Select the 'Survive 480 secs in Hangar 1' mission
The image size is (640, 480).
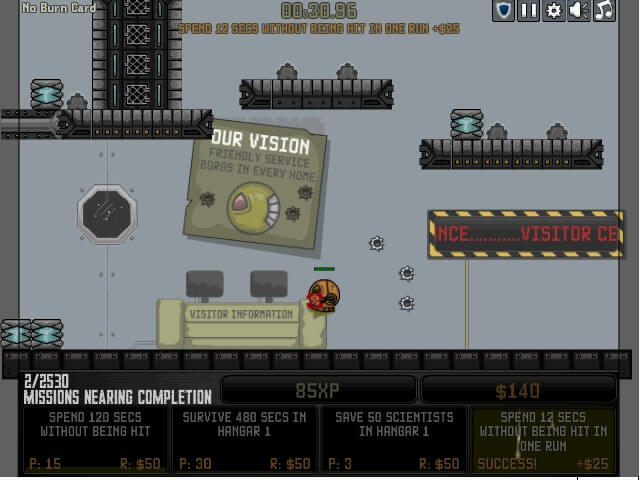coord(244,439)
